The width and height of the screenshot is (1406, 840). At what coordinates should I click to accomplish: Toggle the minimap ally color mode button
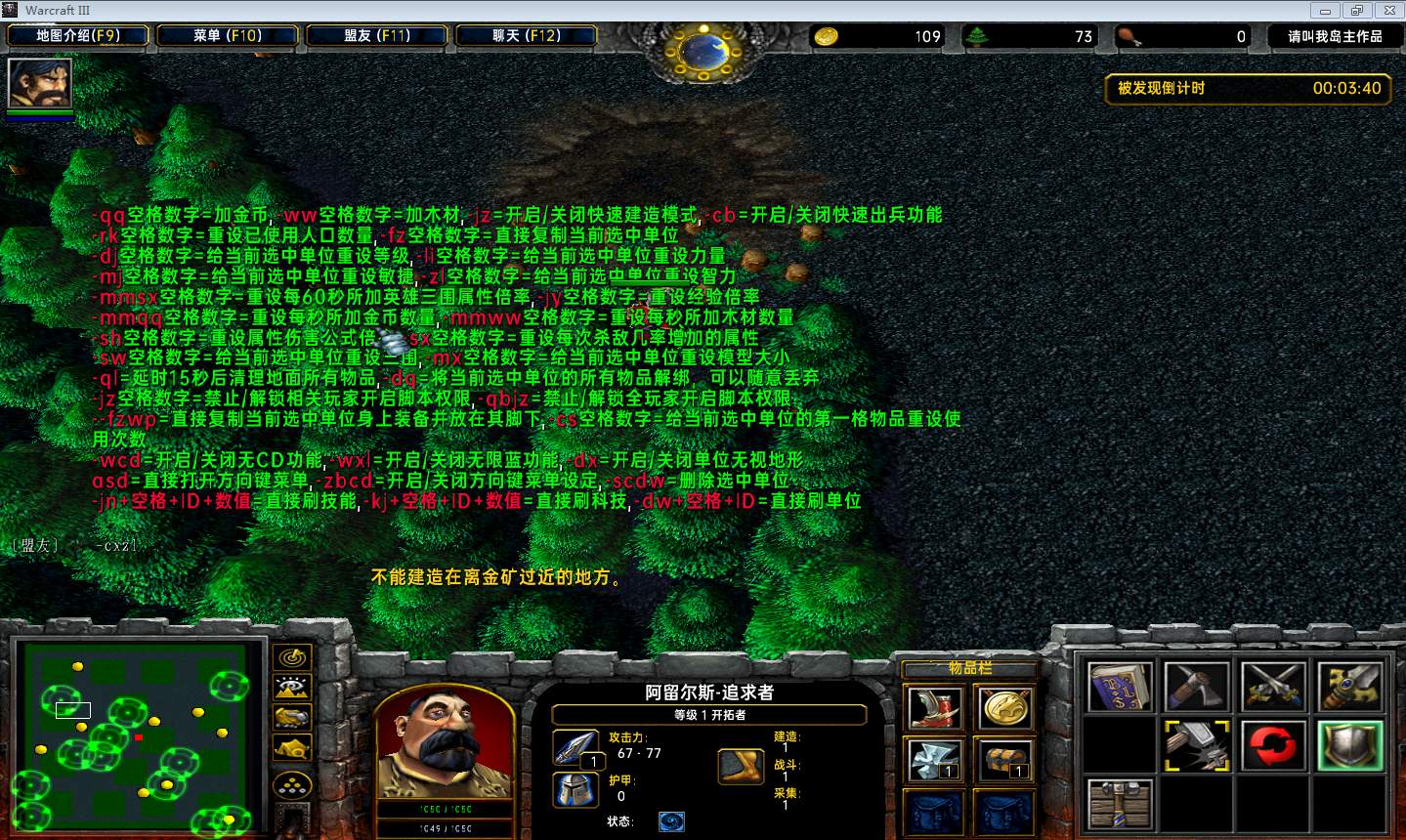pyautogui.click(x=292, y=717)
